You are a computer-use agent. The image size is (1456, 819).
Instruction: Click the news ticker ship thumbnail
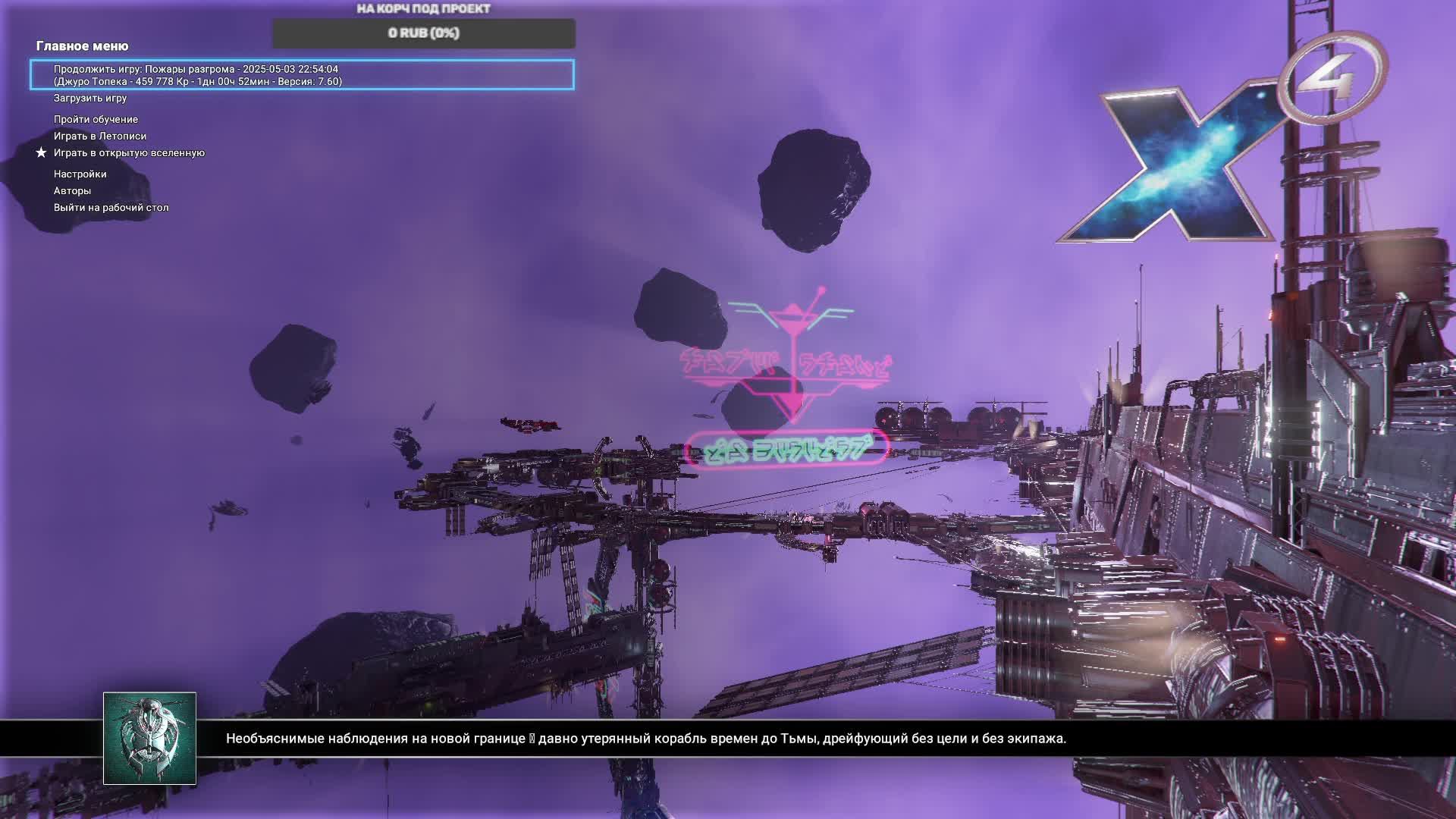point(149,738)
